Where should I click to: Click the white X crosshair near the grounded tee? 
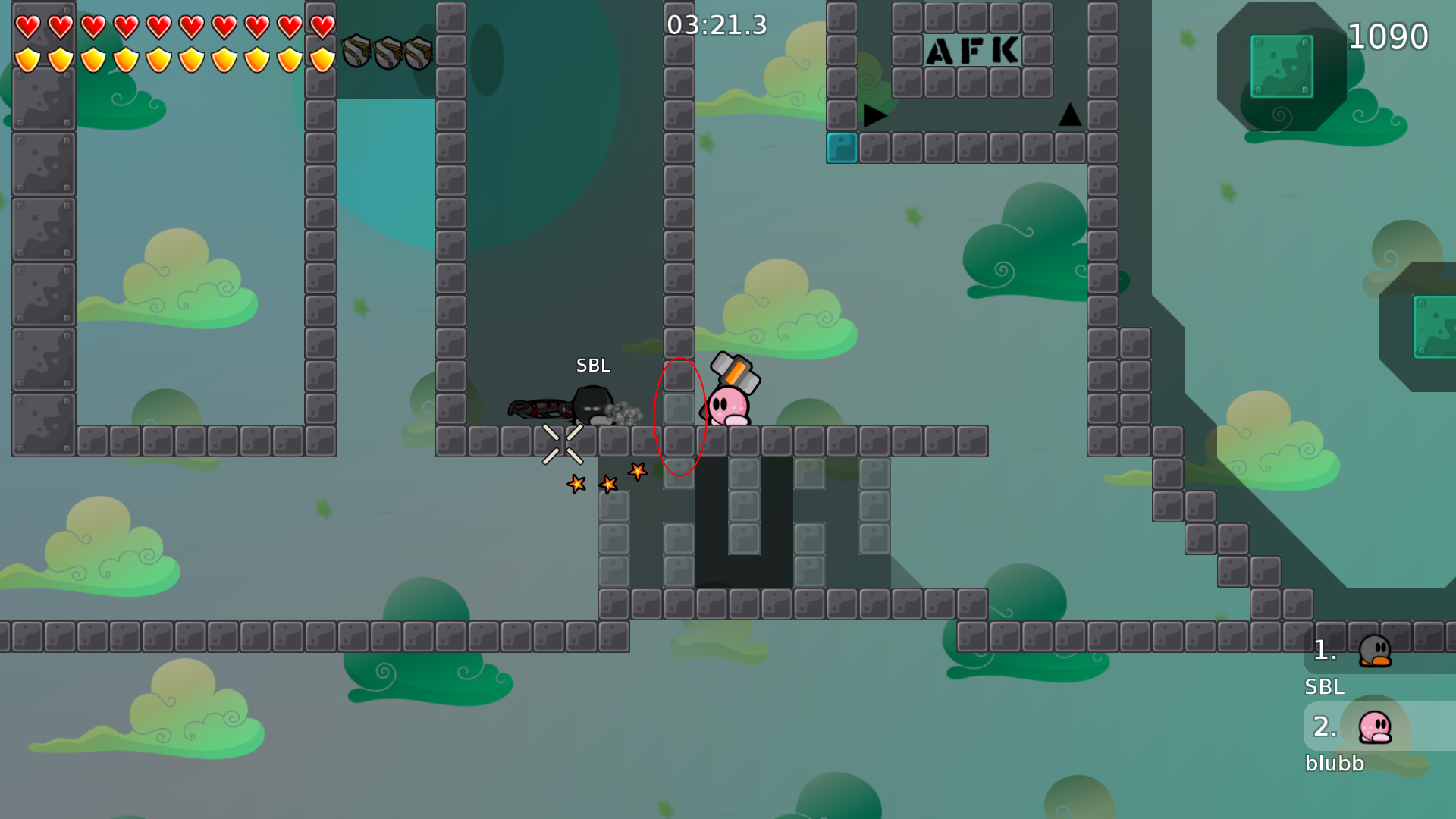tap(562, 444)
